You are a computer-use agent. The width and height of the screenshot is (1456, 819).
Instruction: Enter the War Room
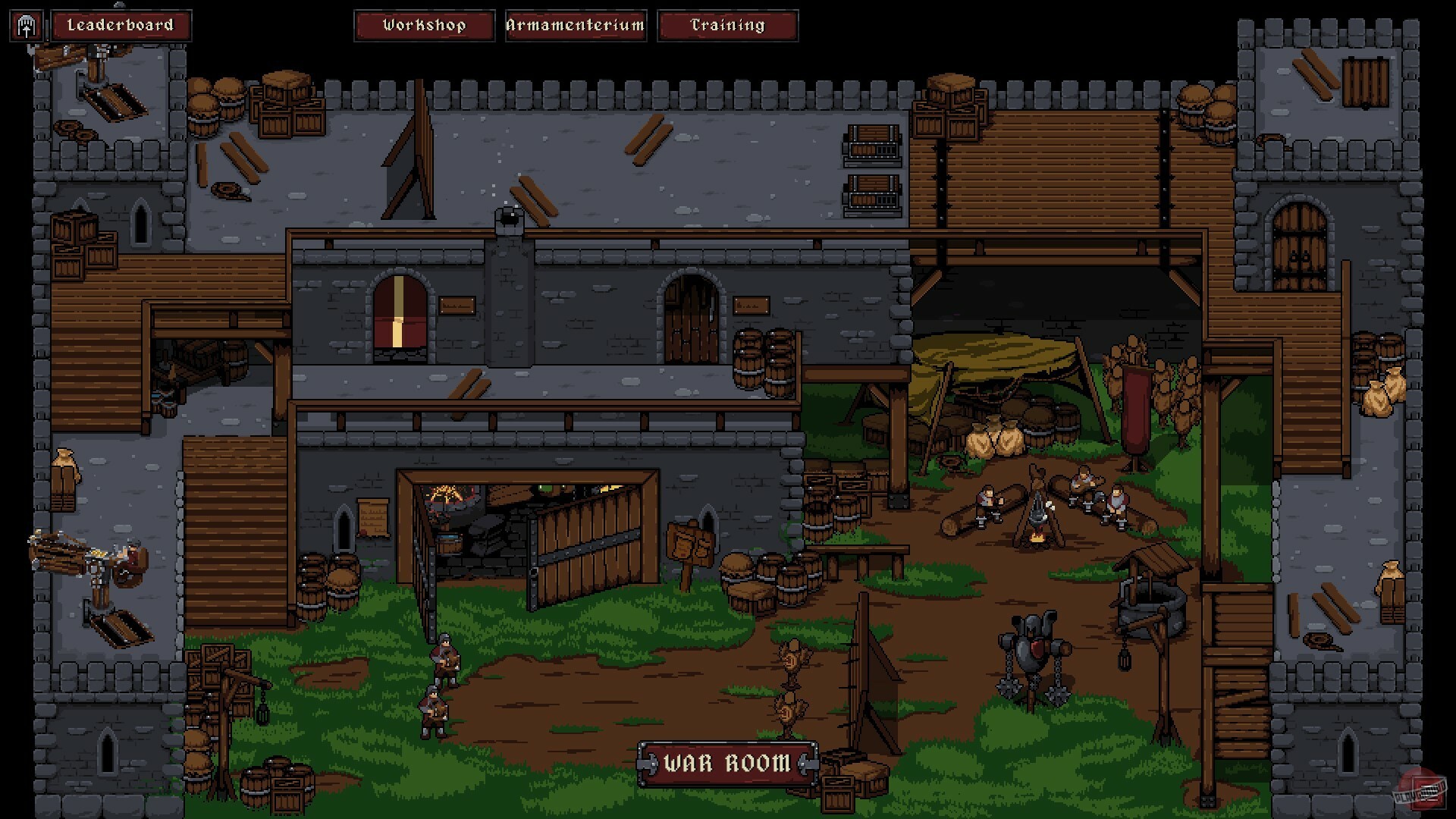(726, 762)
